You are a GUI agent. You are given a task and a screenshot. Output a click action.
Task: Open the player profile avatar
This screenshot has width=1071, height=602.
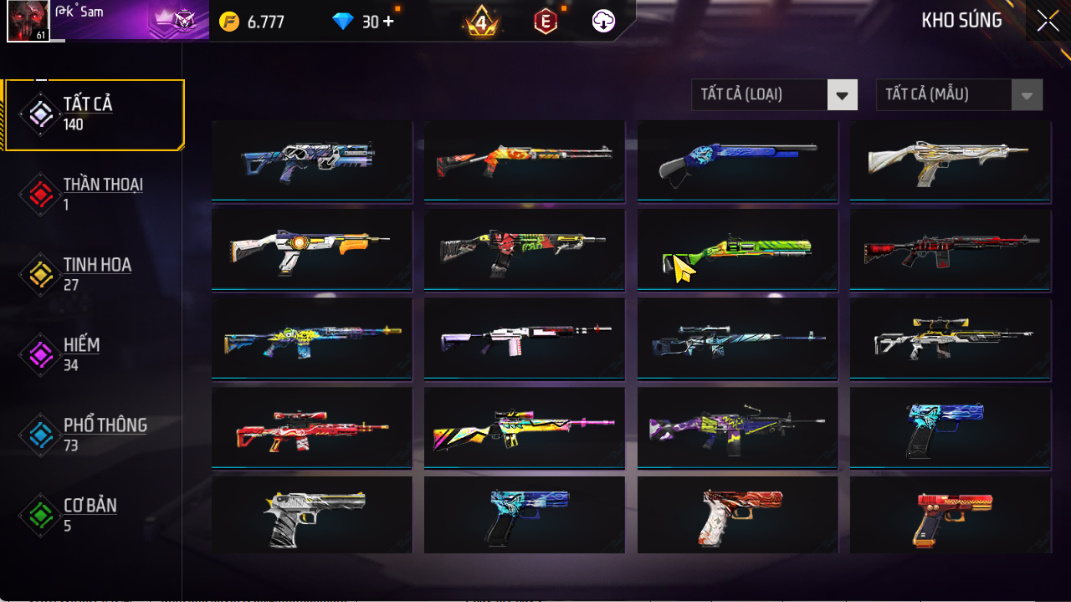28,21
